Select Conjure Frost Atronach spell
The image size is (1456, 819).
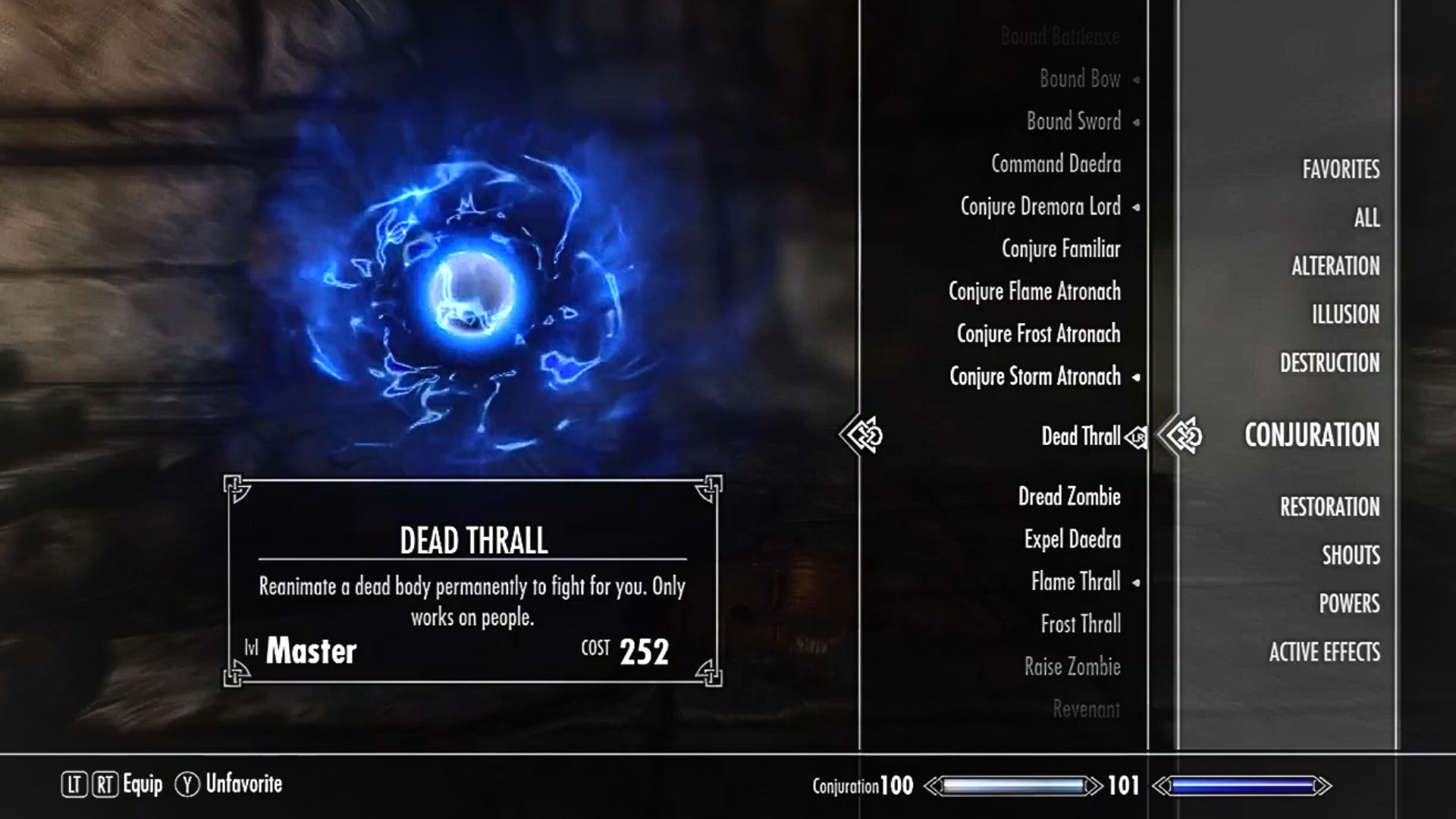1038,334
